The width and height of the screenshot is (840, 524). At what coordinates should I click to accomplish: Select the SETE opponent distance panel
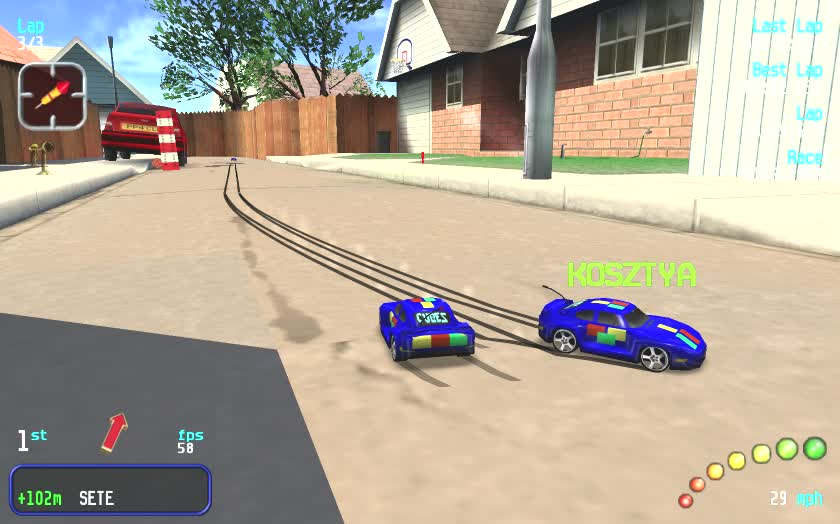[x=110, y=490]
